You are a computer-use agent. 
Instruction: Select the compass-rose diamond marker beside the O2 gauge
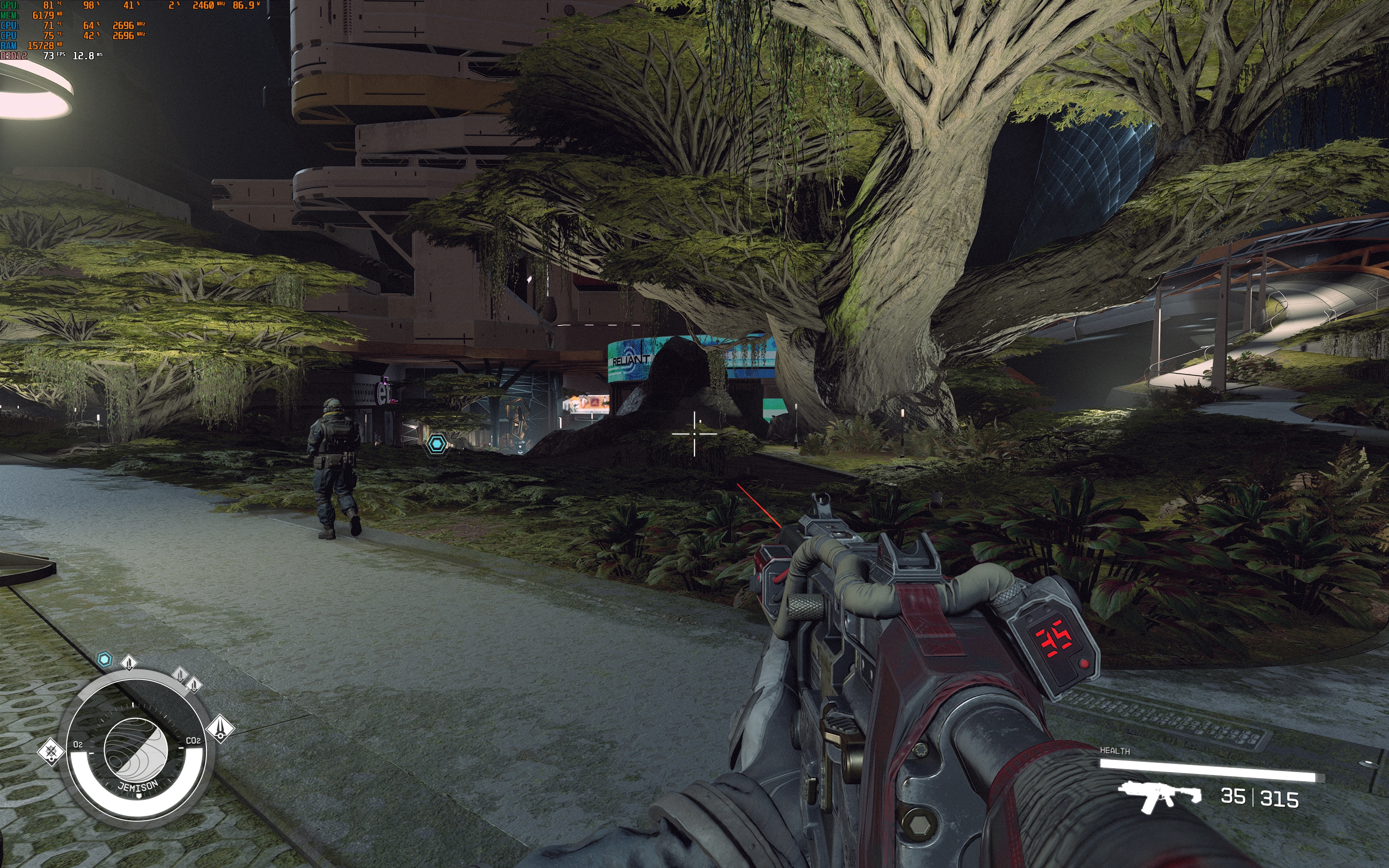(x=51, y=751)
